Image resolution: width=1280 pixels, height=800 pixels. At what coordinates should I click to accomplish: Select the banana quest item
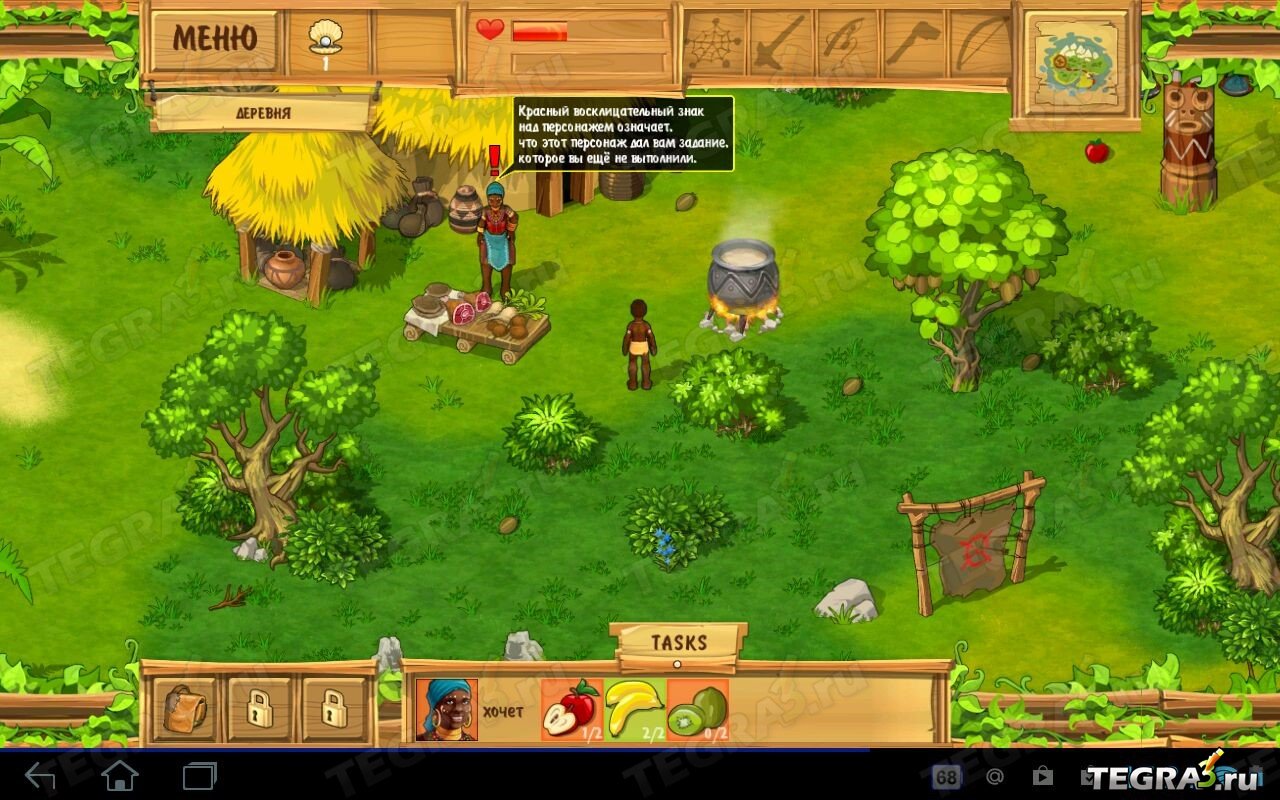pyautogui.click(x=634, y=710)
